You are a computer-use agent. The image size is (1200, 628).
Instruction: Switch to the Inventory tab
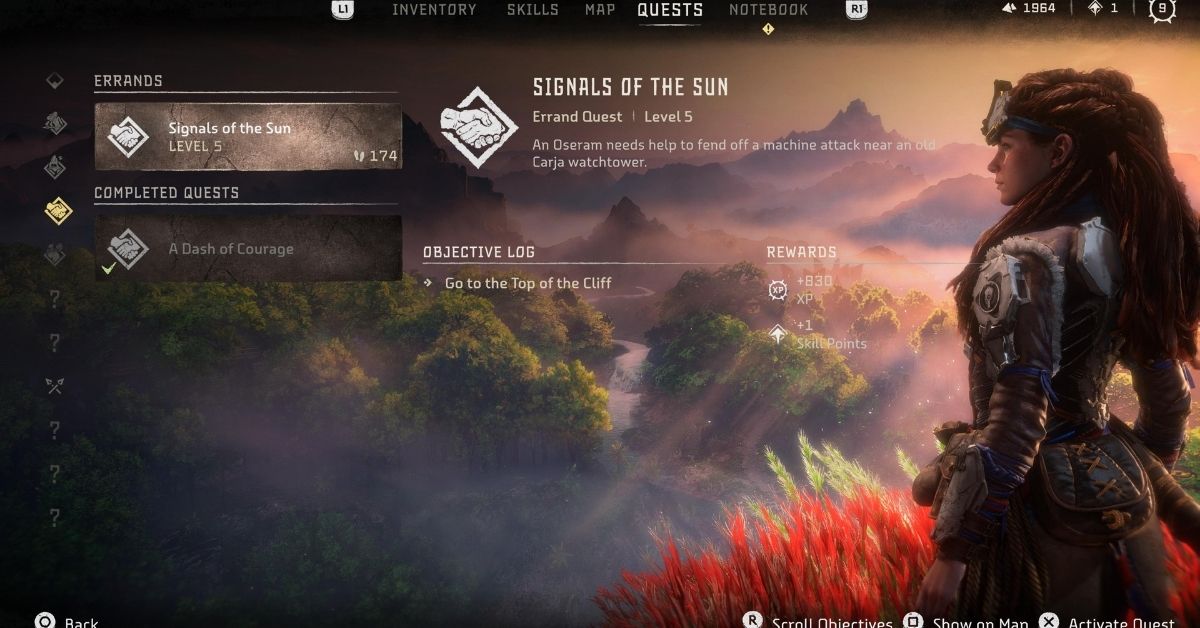click(x=434, y=10)
